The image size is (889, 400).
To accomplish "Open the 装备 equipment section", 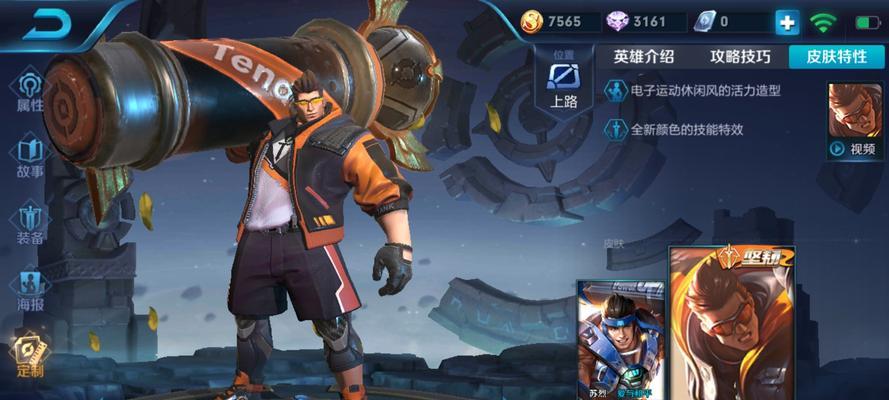I will click(30, 224).
